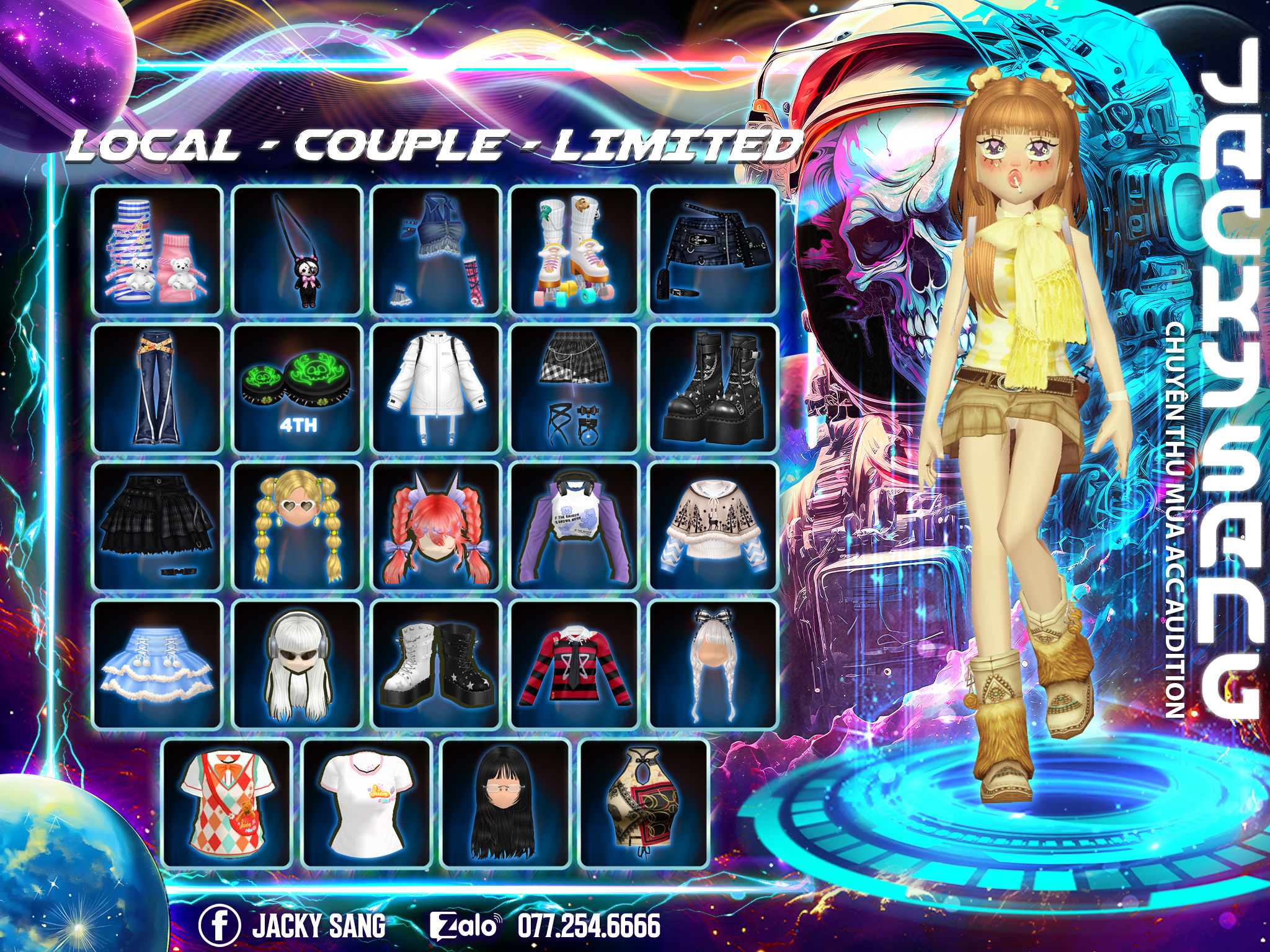Choose the black layered ruffle skirt
1270x952 pixels.
coord(158,527)
